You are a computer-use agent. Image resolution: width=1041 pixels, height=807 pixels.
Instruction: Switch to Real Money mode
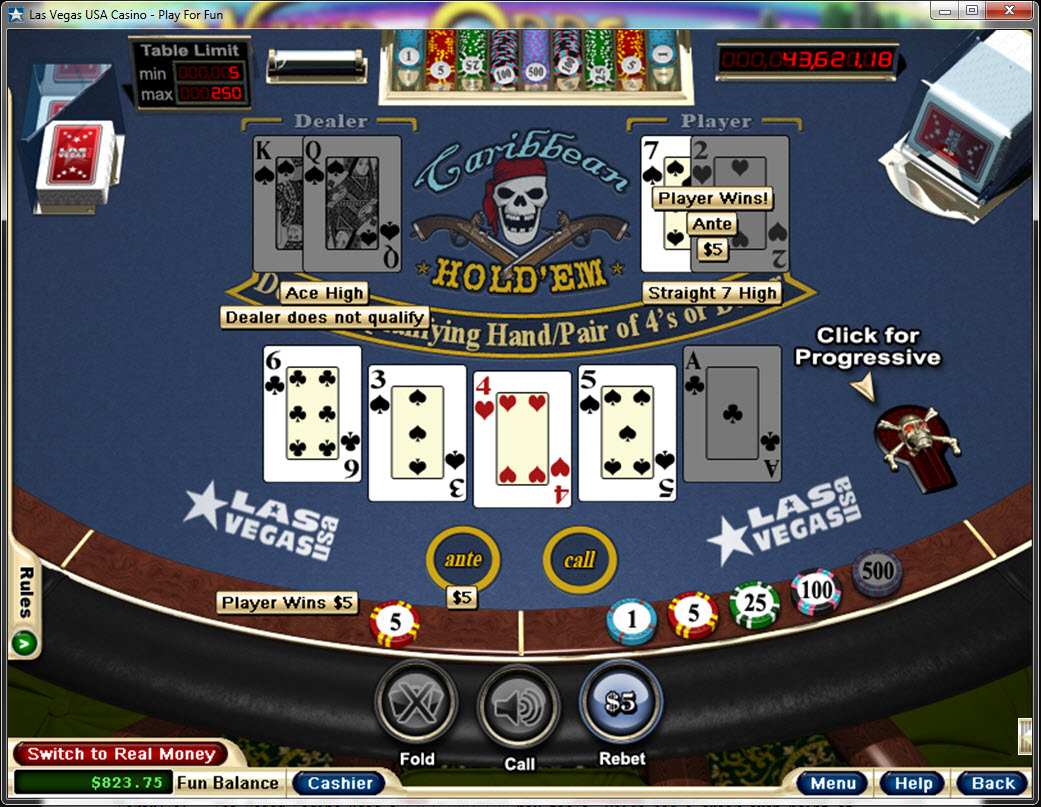coord(121,754)
